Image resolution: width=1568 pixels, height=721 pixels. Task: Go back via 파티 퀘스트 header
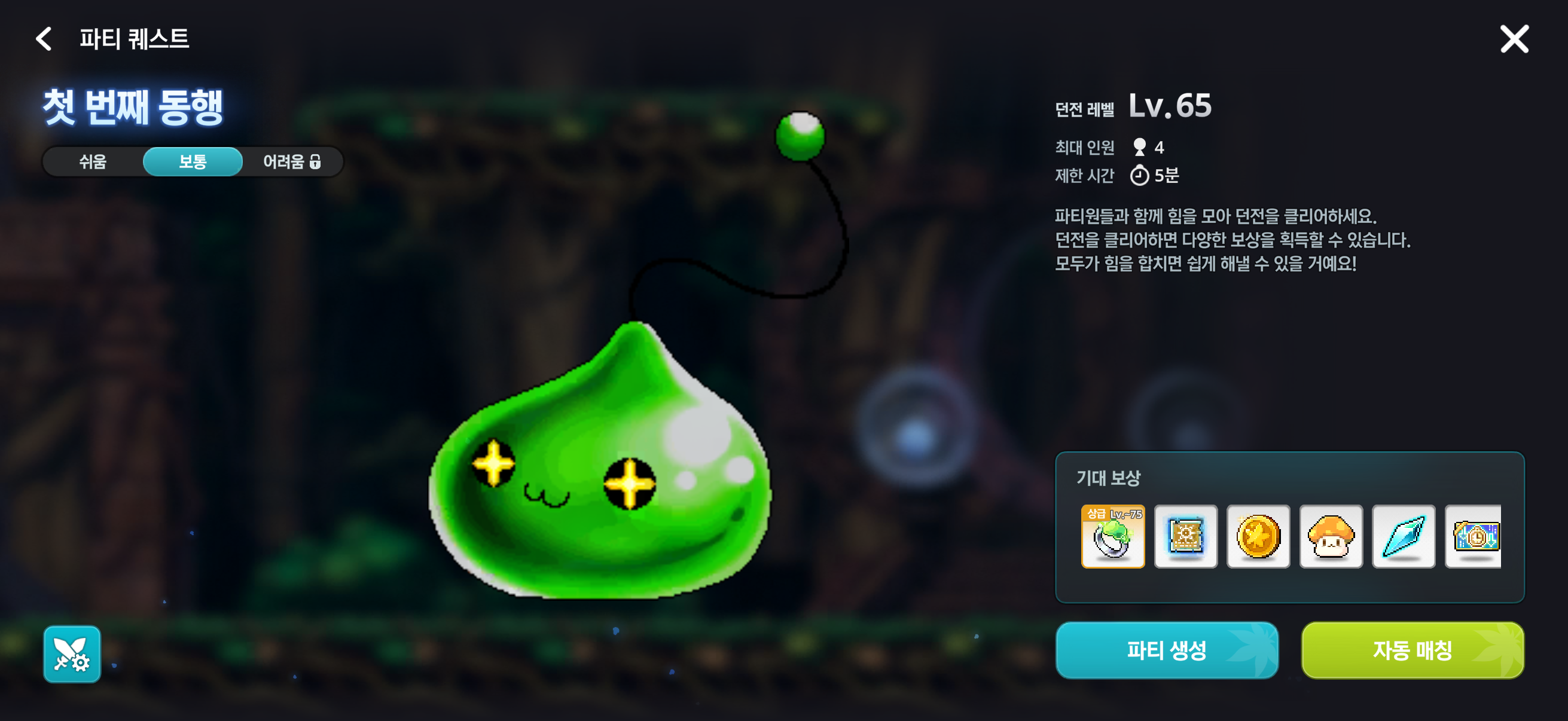135,40
